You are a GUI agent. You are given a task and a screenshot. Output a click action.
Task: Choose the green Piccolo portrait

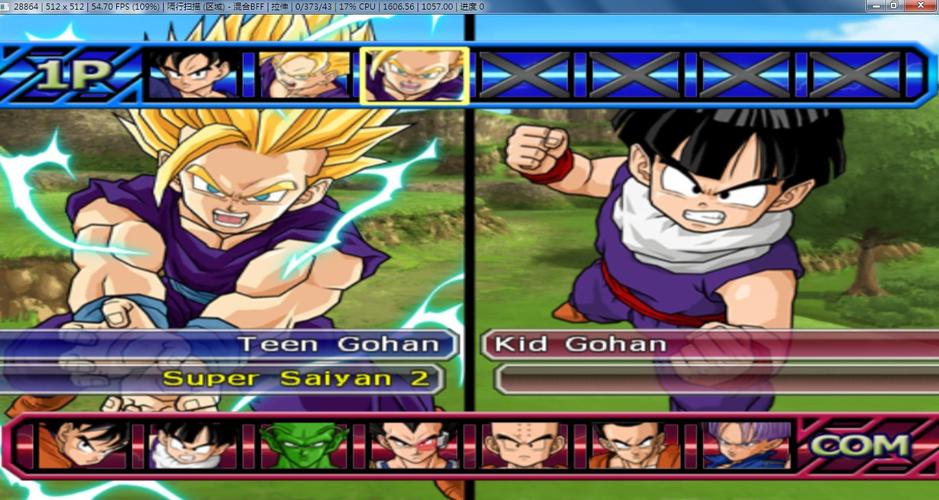[x=303, y=444]
